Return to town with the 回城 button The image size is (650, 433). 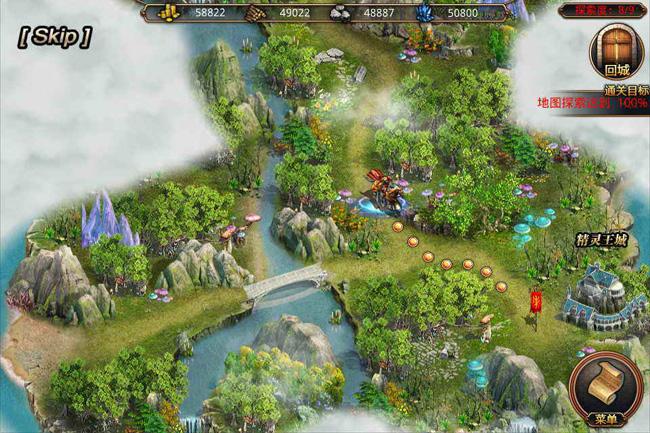point(616,53)
